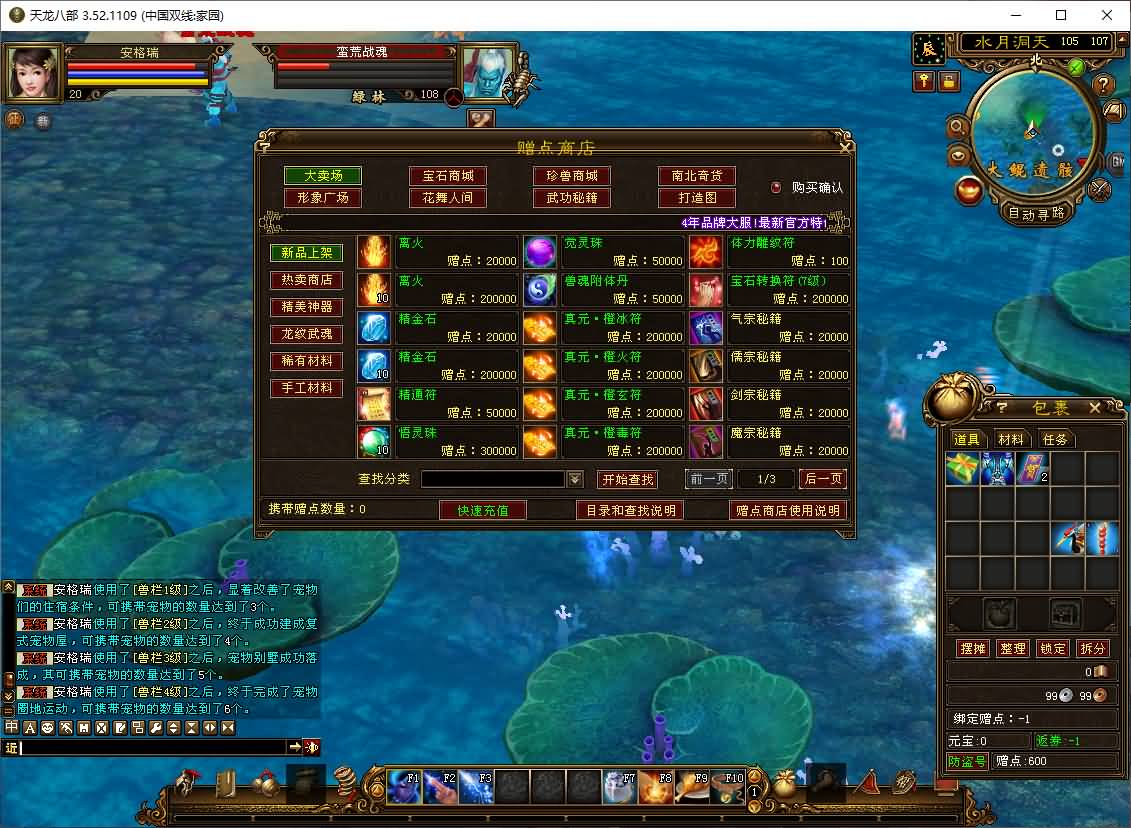The image size is (1131, 828).
Task: View the 赠点商店使用说明 help
Action: [788, 510]
